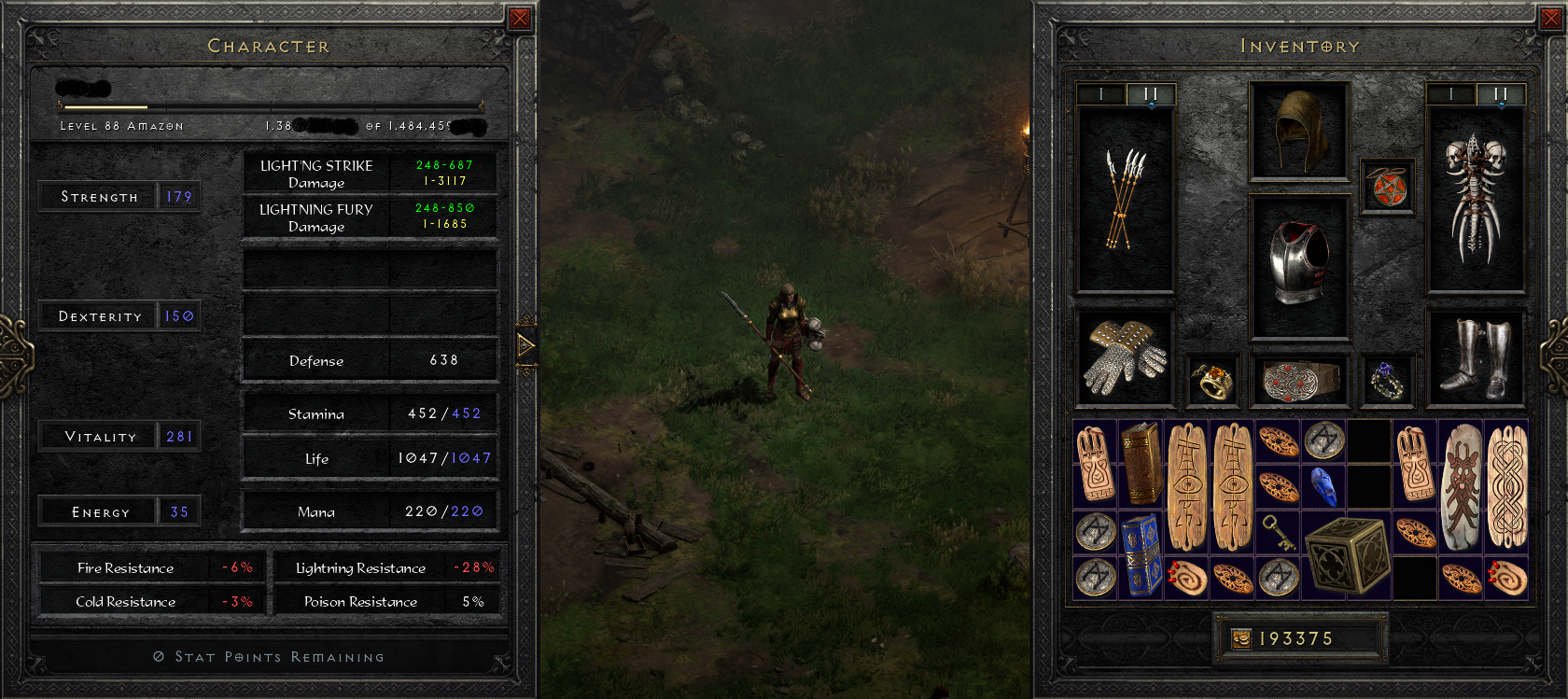The width and height of the screenshot is (1568, 699).
Task: Click the brown tome in inventory
Action: [x=1141, y=464]
